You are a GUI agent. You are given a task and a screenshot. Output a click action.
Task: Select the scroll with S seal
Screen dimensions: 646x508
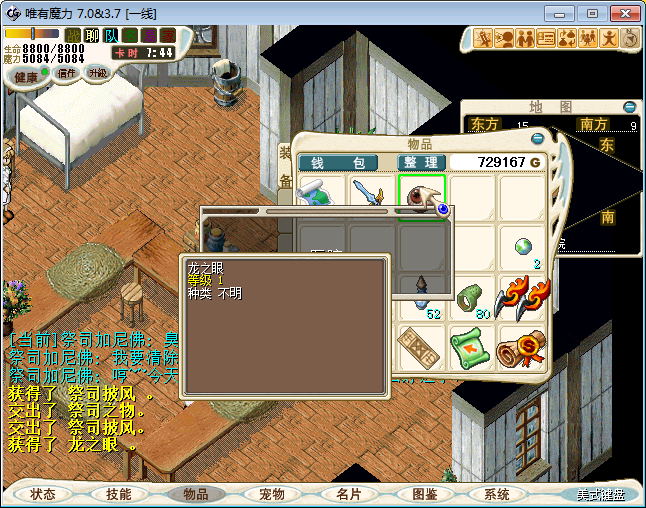point(522,348)
